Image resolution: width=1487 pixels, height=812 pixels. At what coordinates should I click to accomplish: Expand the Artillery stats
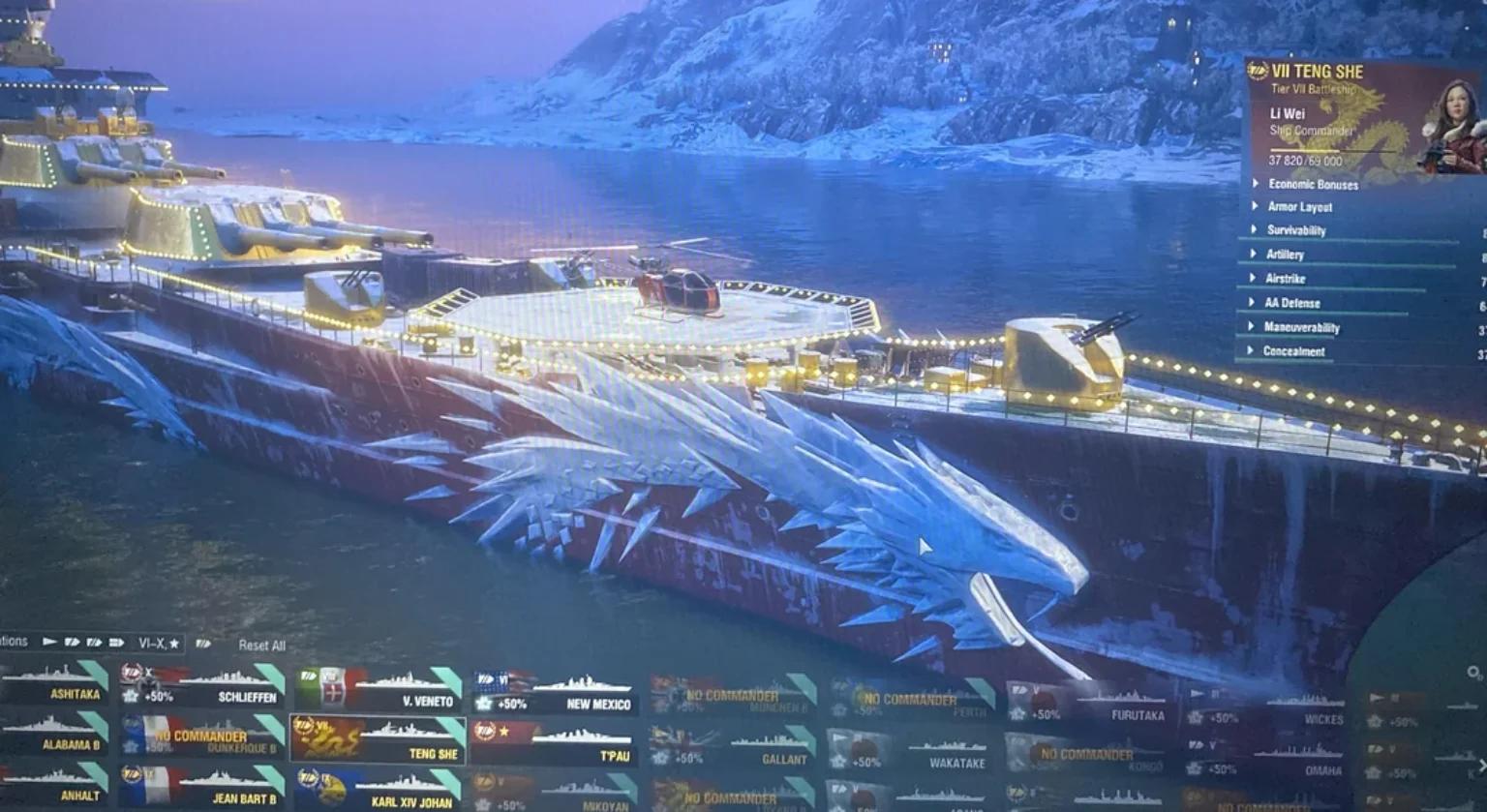(1285, 255)
